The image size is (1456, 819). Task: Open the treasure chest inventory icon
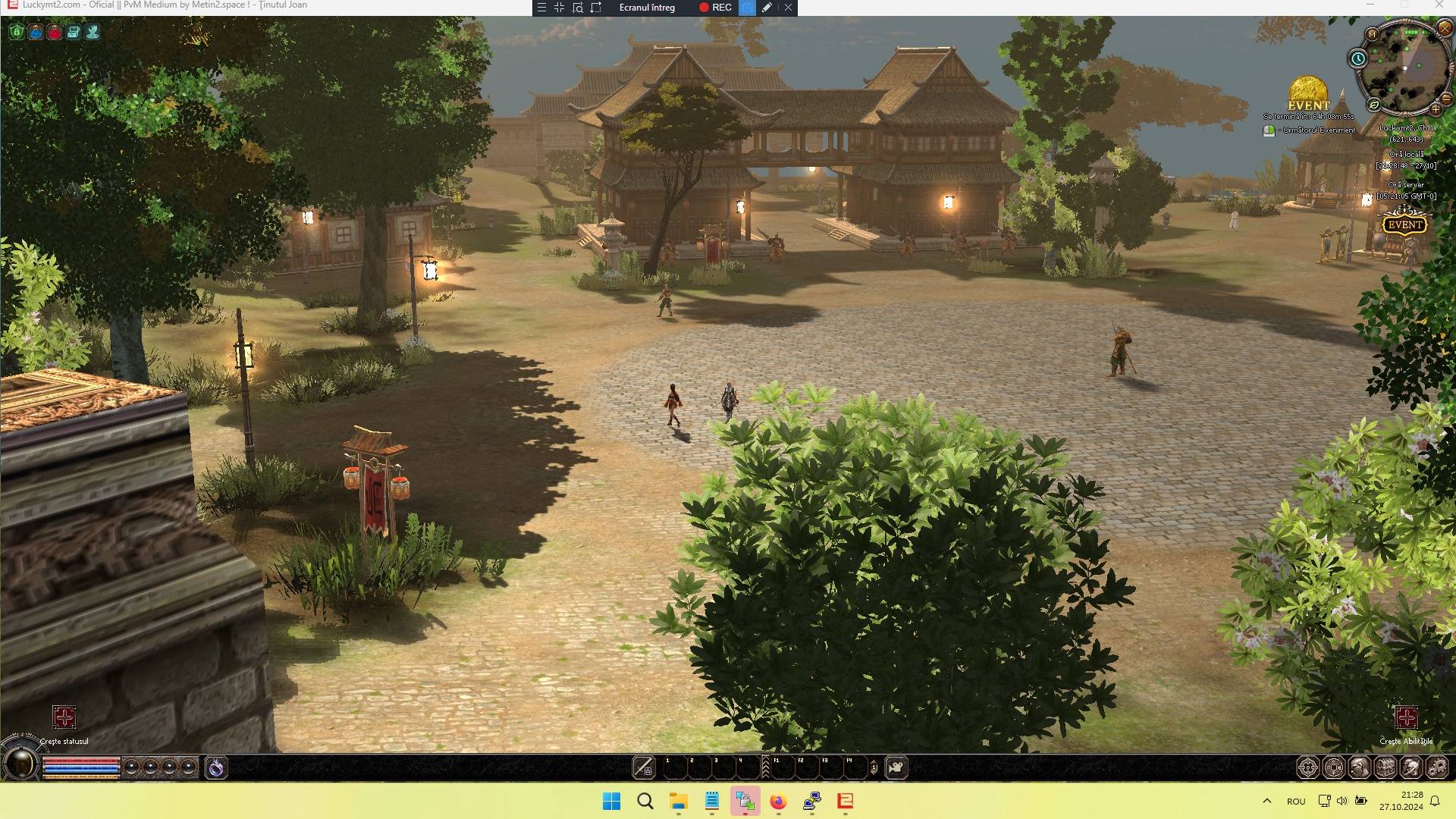(x=1385, y=767)
